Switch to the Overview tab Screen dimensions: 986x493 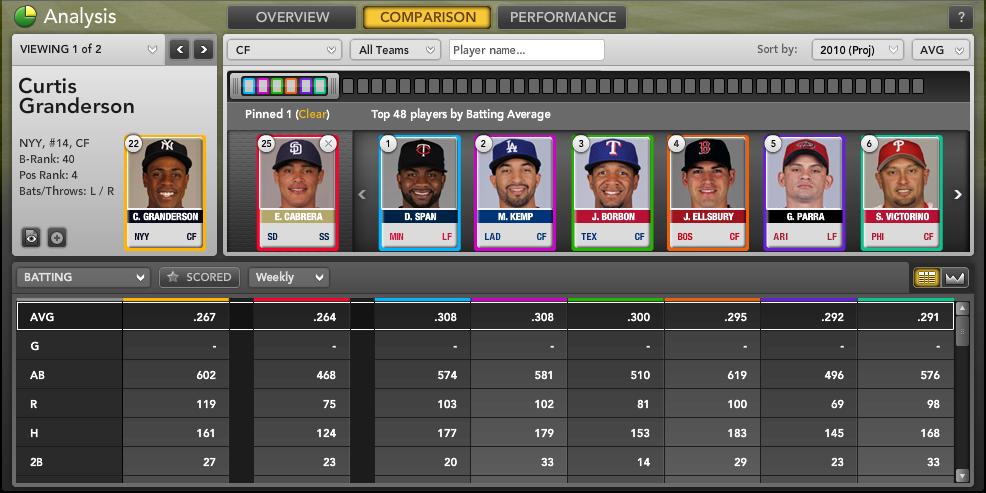(291, 17)
